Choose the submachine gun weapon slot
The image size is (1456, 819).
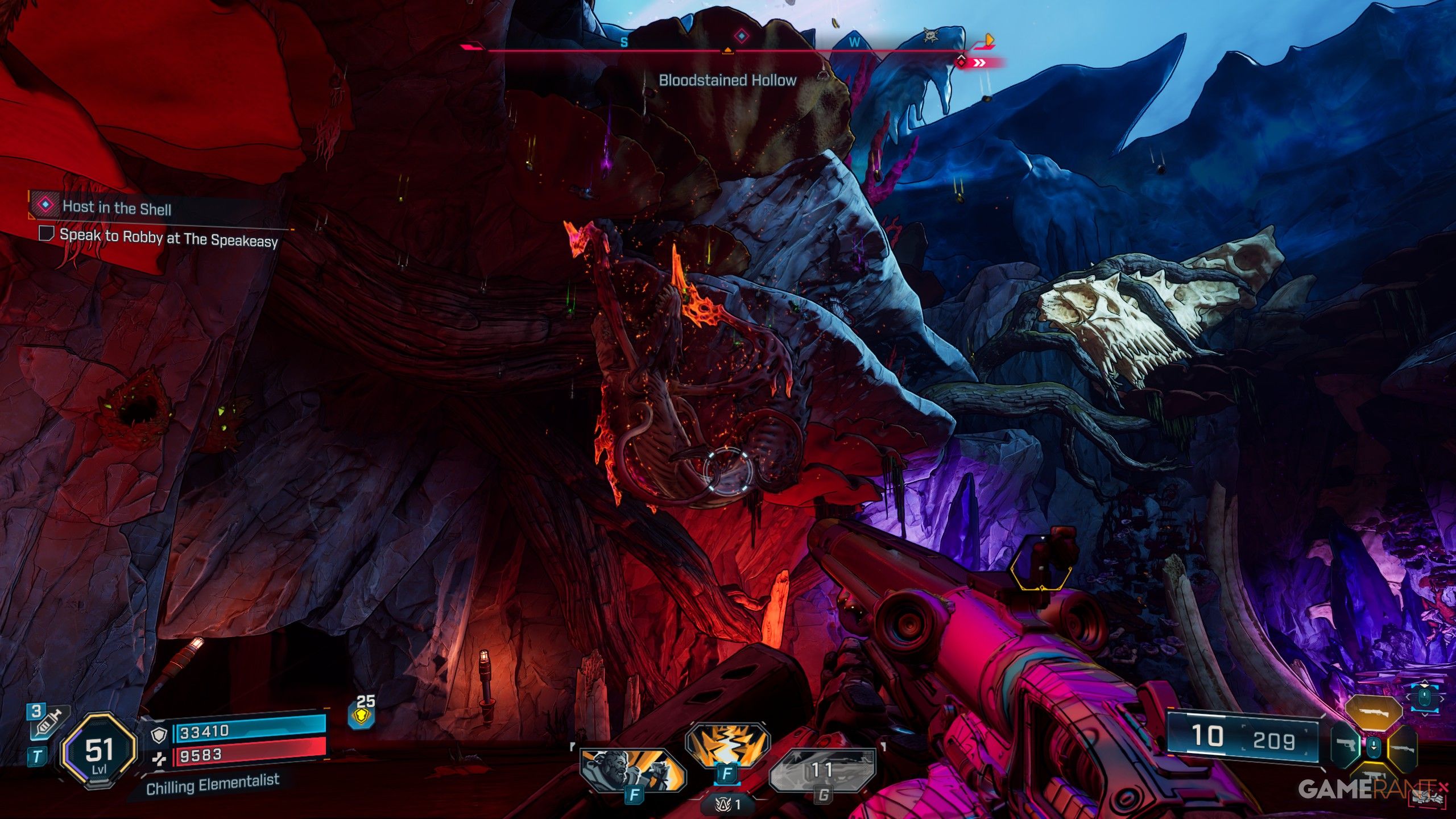click(x=1374, y=777)
